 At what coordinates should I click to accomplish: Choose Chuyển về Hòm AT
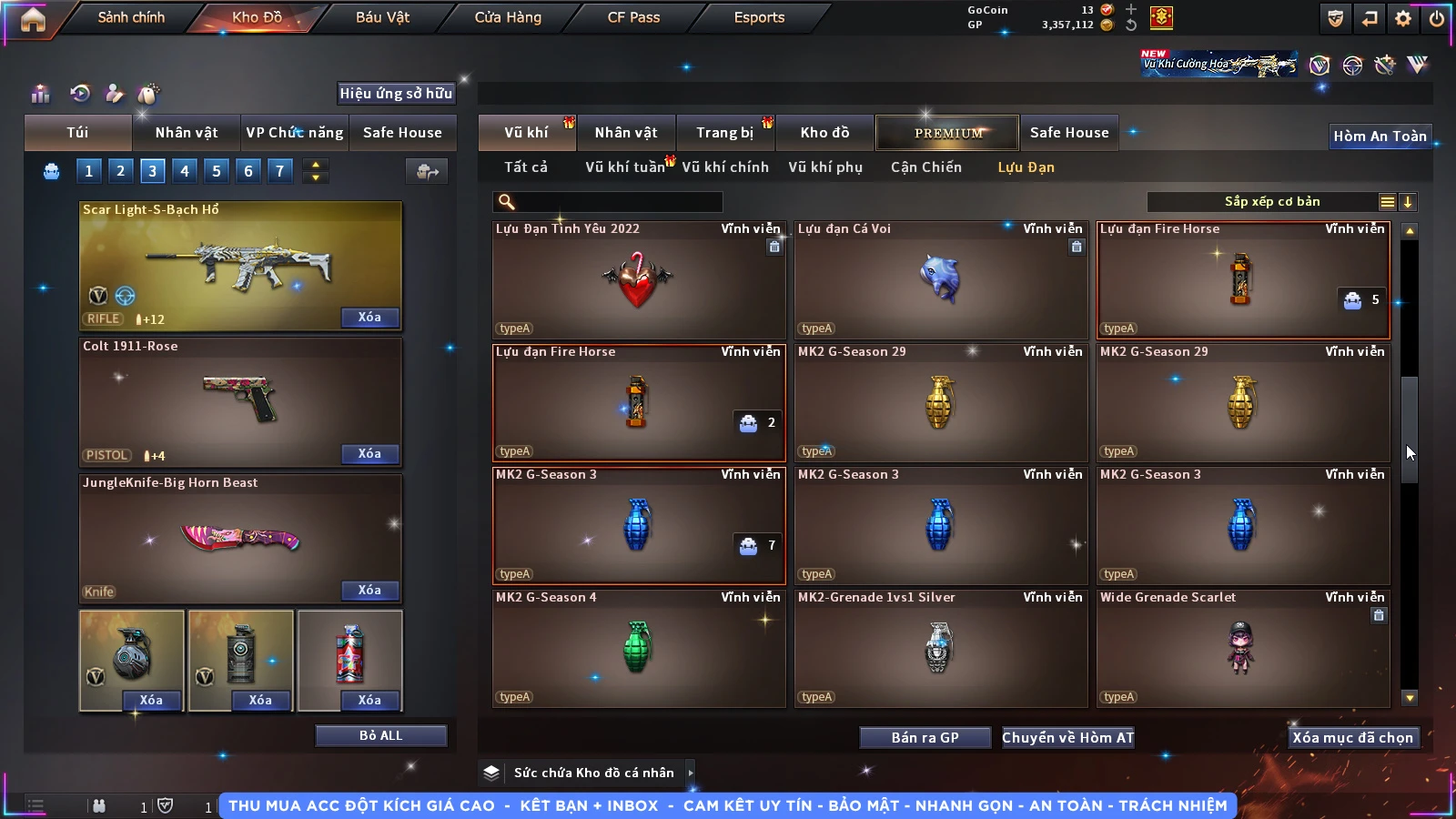(1067, 738)
